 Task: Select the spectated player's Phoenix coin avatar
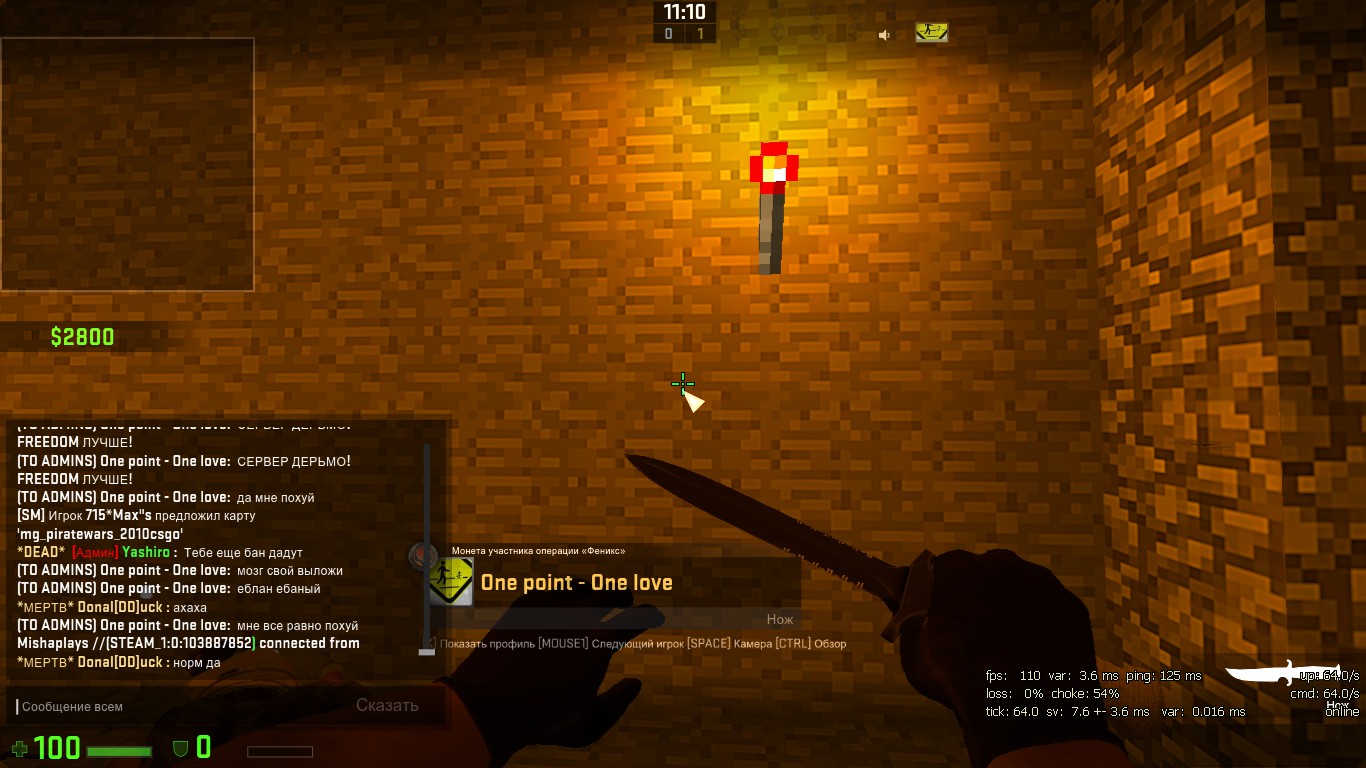[451, 581]
